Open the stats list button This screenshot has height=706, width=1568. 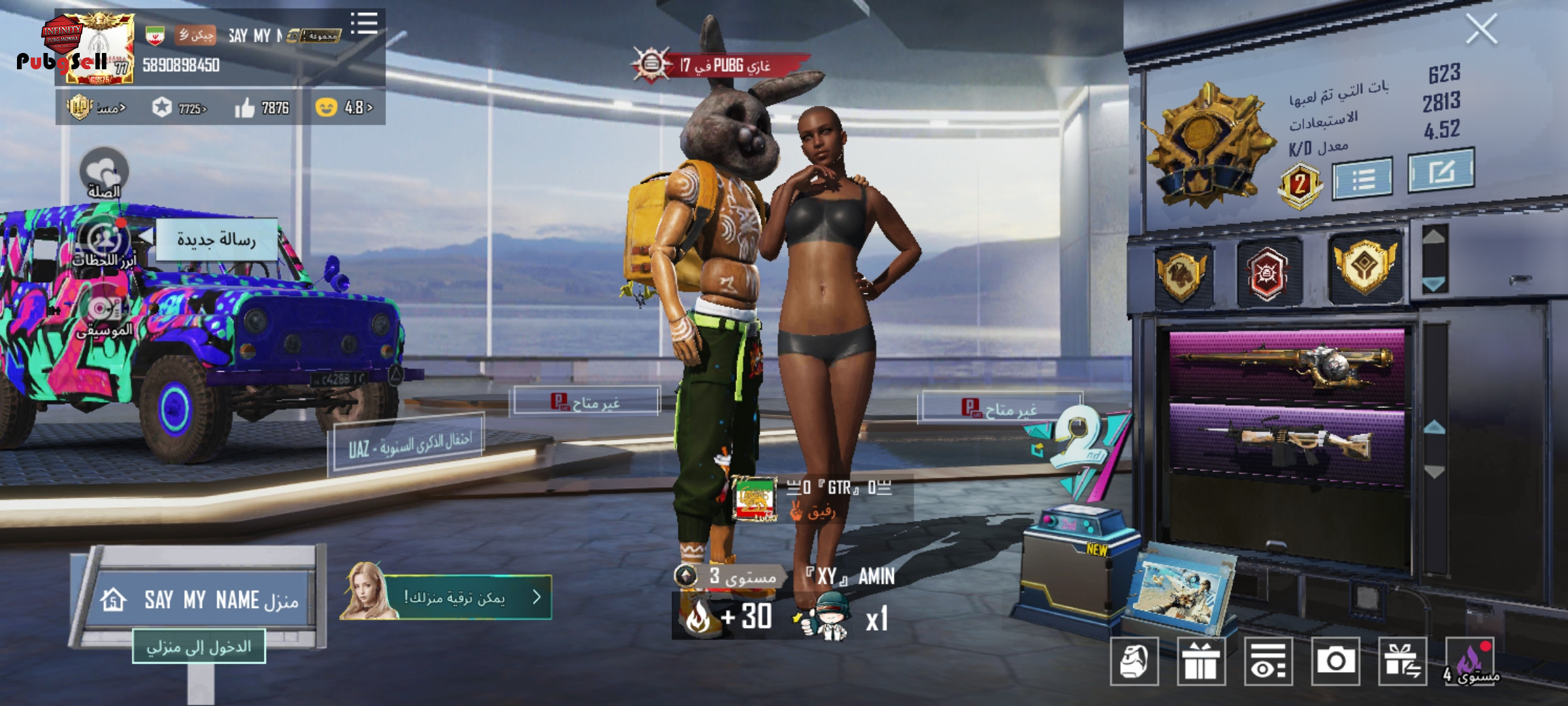pos(1362,178)
